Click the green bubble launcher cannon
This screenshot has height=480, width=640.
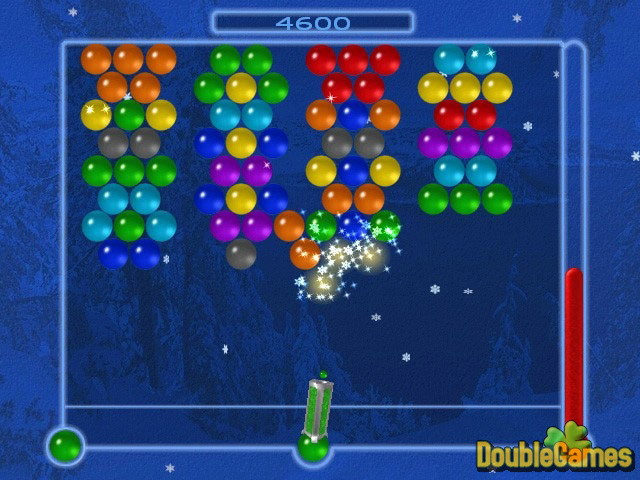[x=318, y=410]
